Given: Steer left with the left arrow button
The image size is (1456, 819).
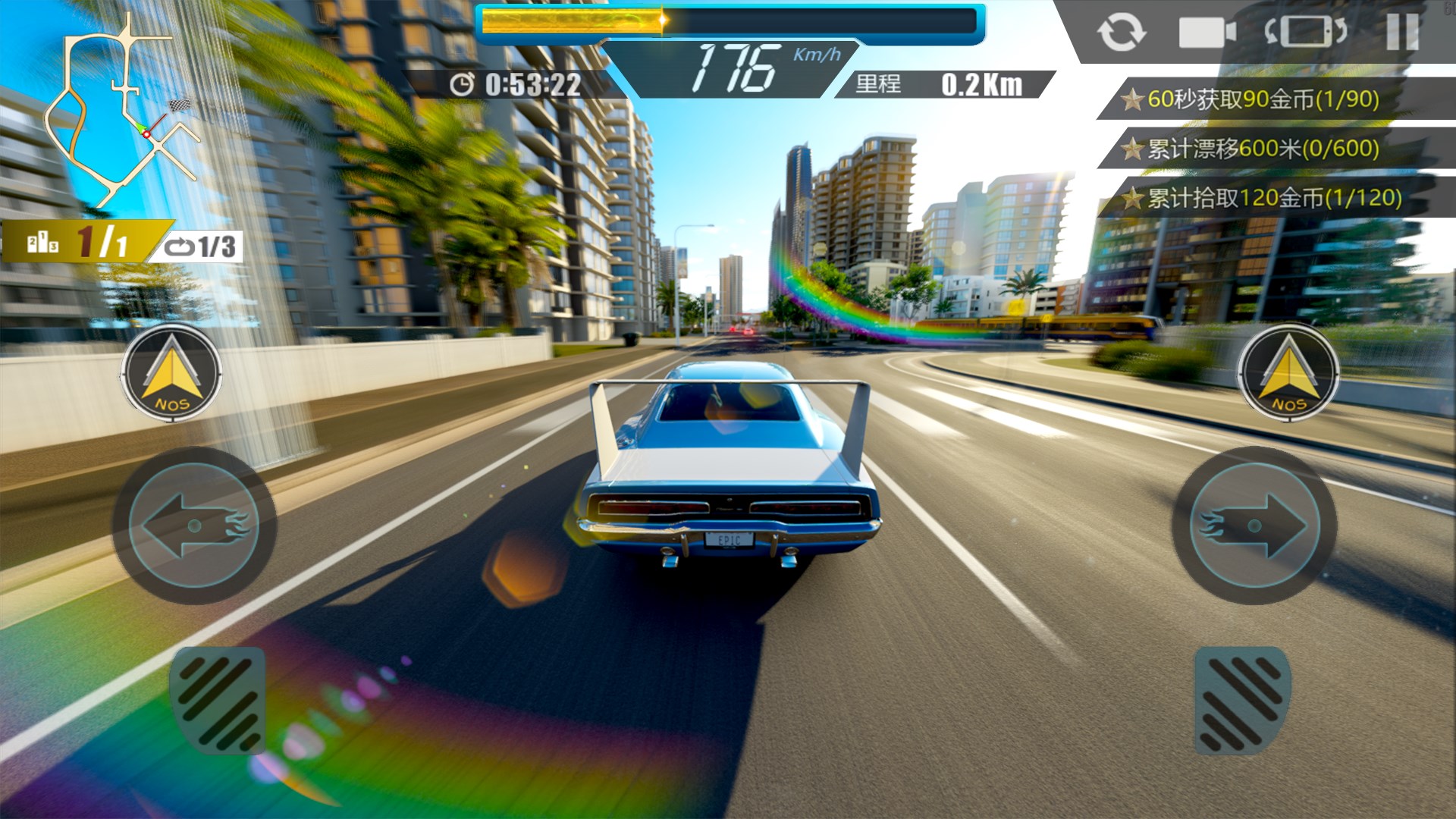Looking at the screenshot, I should 194,526.
